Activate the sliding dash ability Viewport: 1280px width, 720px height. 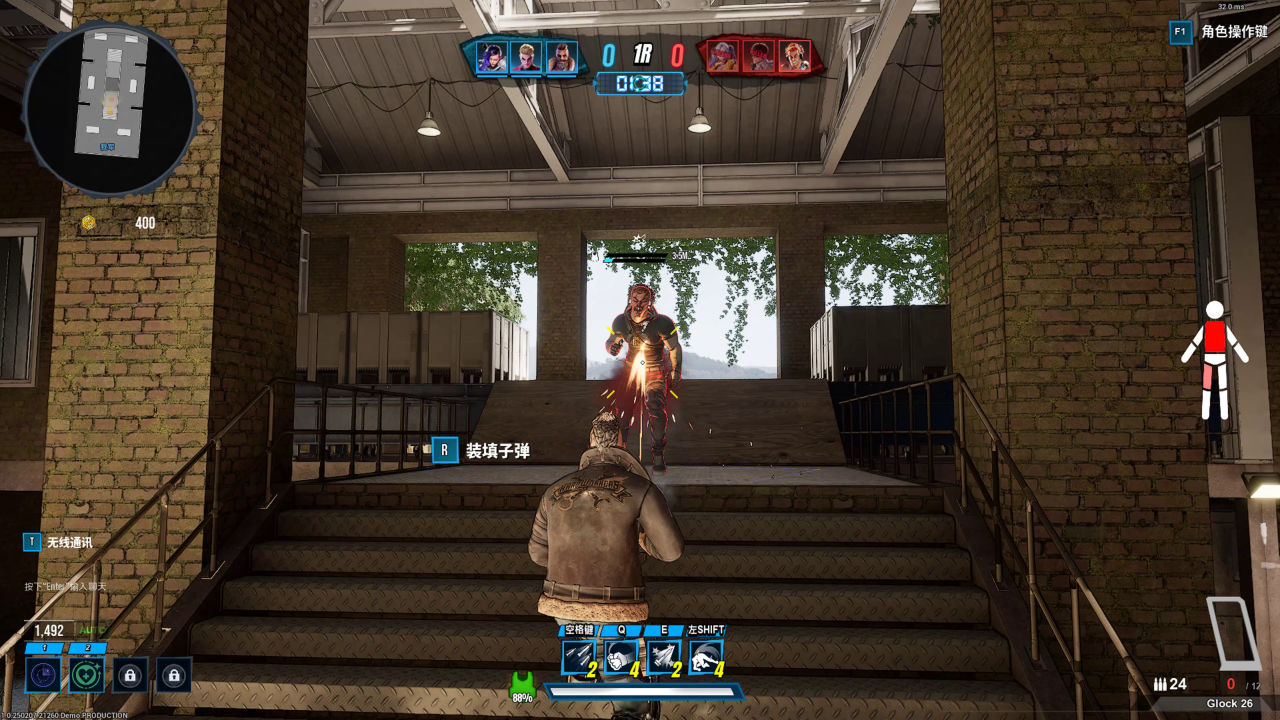point(705,656)
